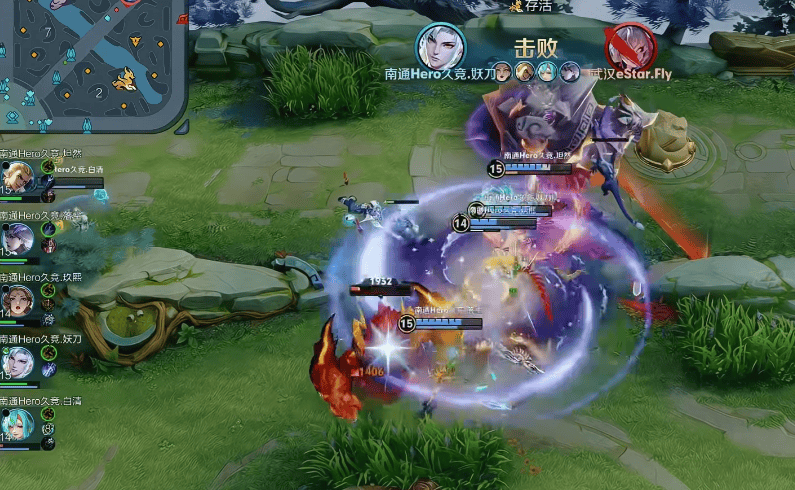Screen dimensions: 795x490
Task: Click the 南通Hero久竞.妖刀 portrait in team list
Action: click(18, 360)
